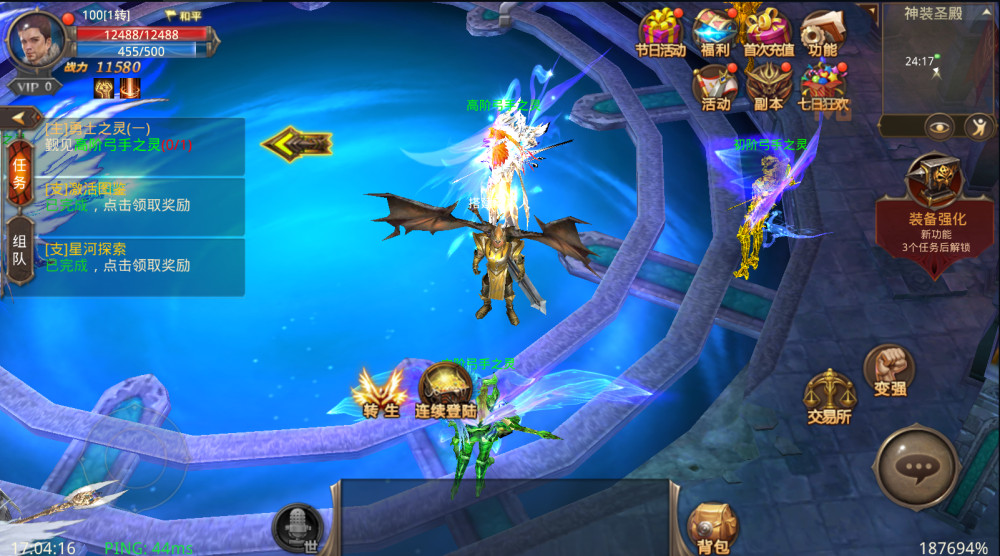The width and height of the screenshot is (1000, 556).
Task: Open the 功能 functions menu
Action: coord(822,32)
